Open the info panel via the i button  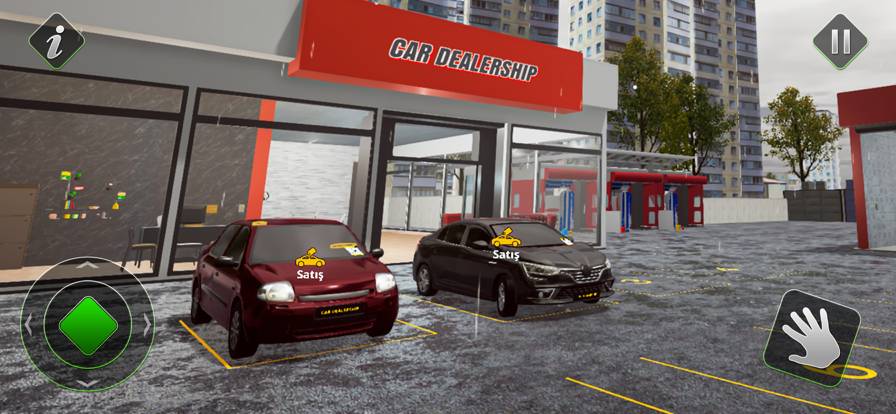pyautogui.click(x=56, y=40)
